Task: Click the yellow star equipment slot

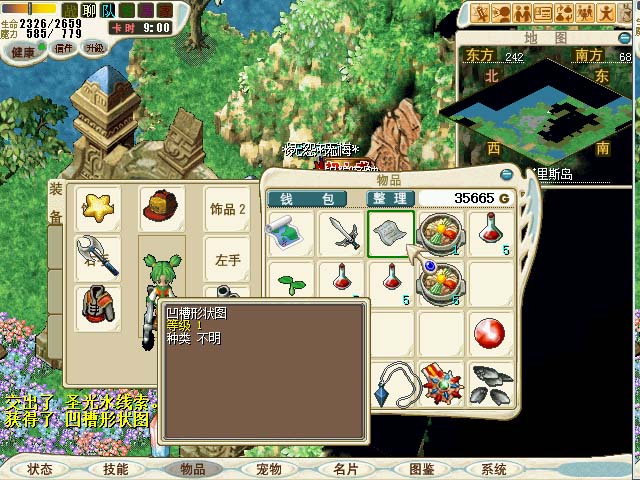Action: [98, 208]
